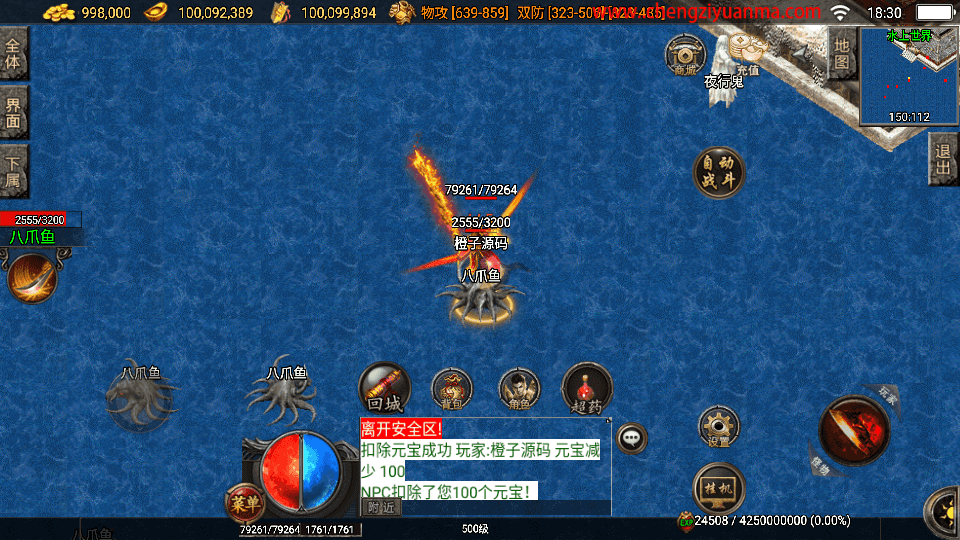The image size is (960, 540).
Task: Open the chat speech bubble
Action: tap(632, 437)
